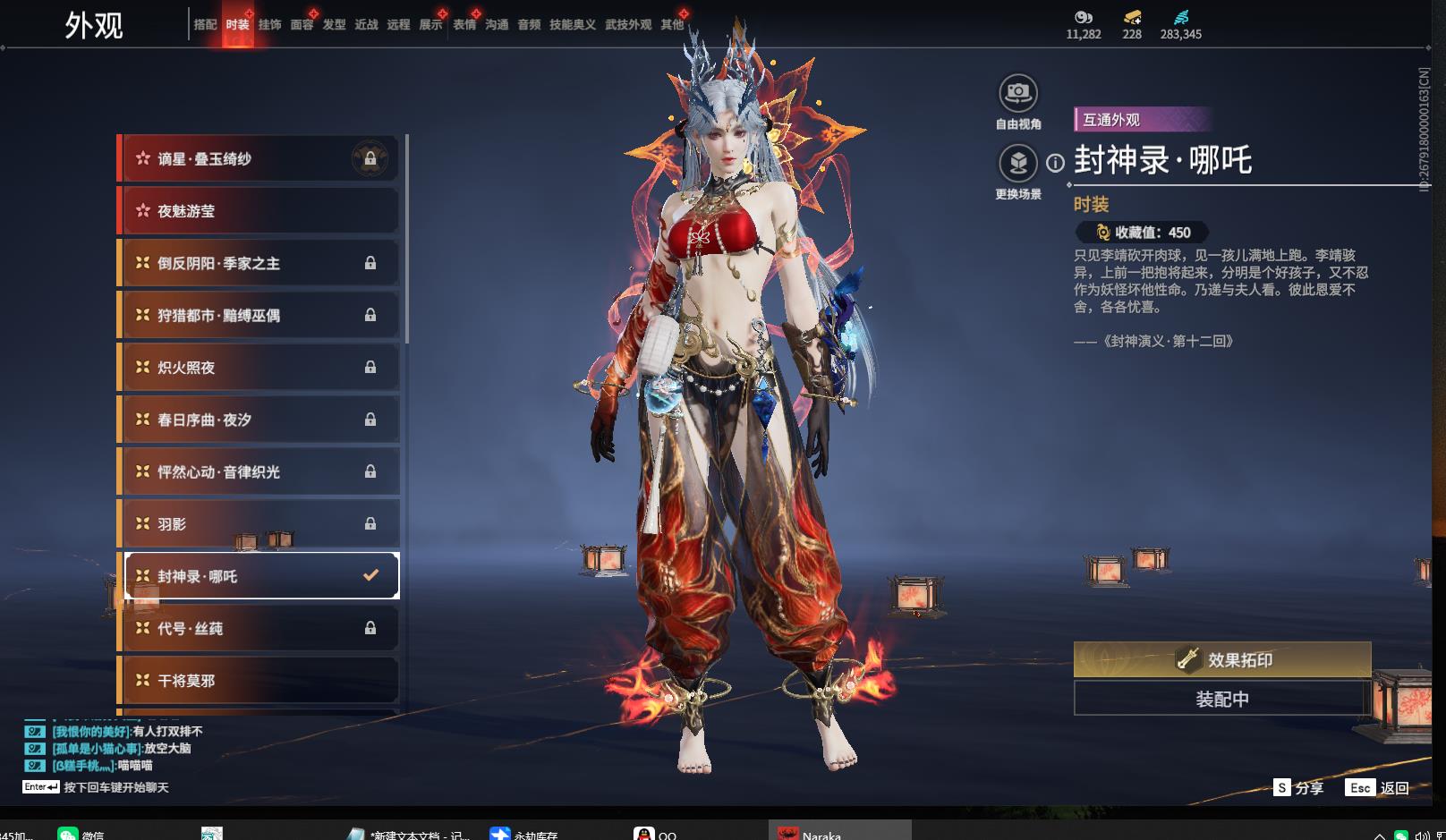Select the 代号·丝莼 outfit
Screen dimensions: 1446x840
tap(259, 629)
